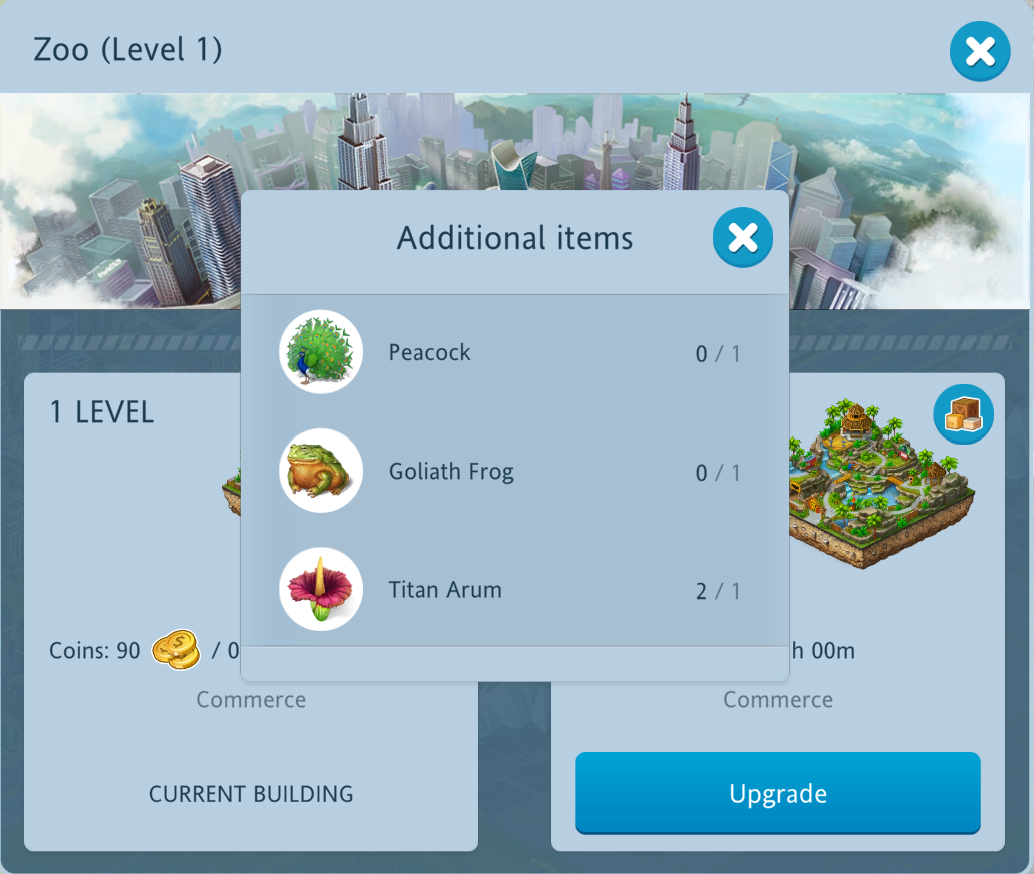Choose the Titan Arum item row

[x=514, y=590]
